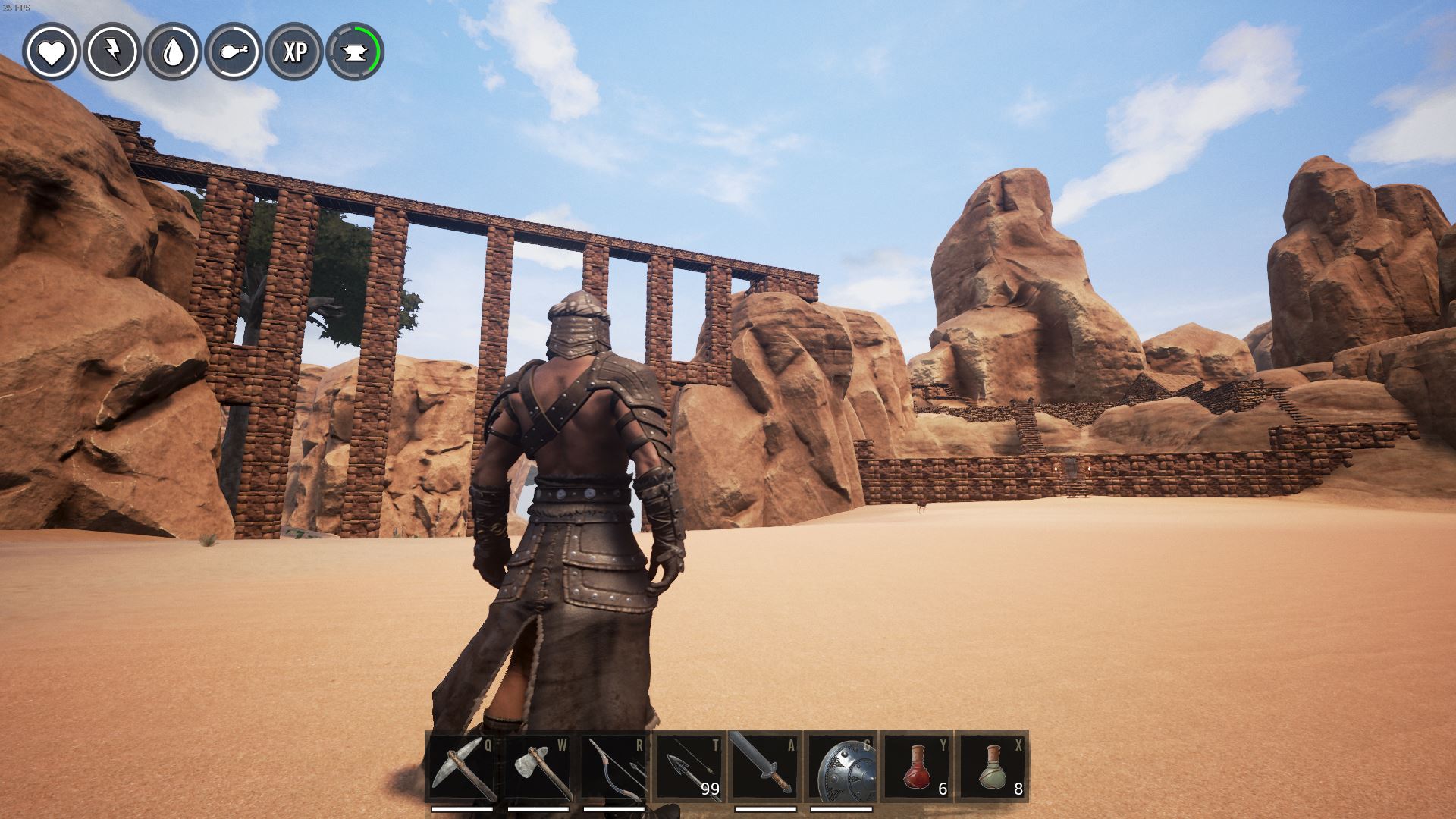The image size is (1456, 819).
Task: Use the green potion slot
Action: click(x=993, y=766)
